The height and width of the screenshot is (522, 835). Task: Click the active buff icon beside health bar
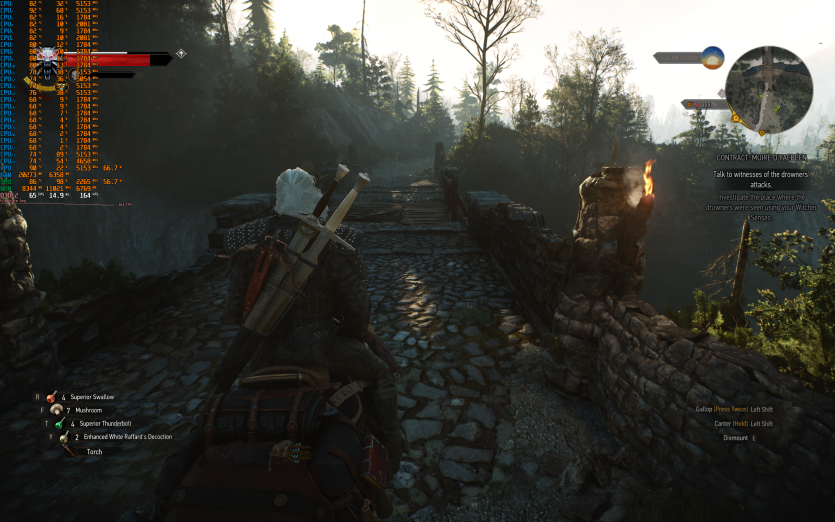click(181, 54)
